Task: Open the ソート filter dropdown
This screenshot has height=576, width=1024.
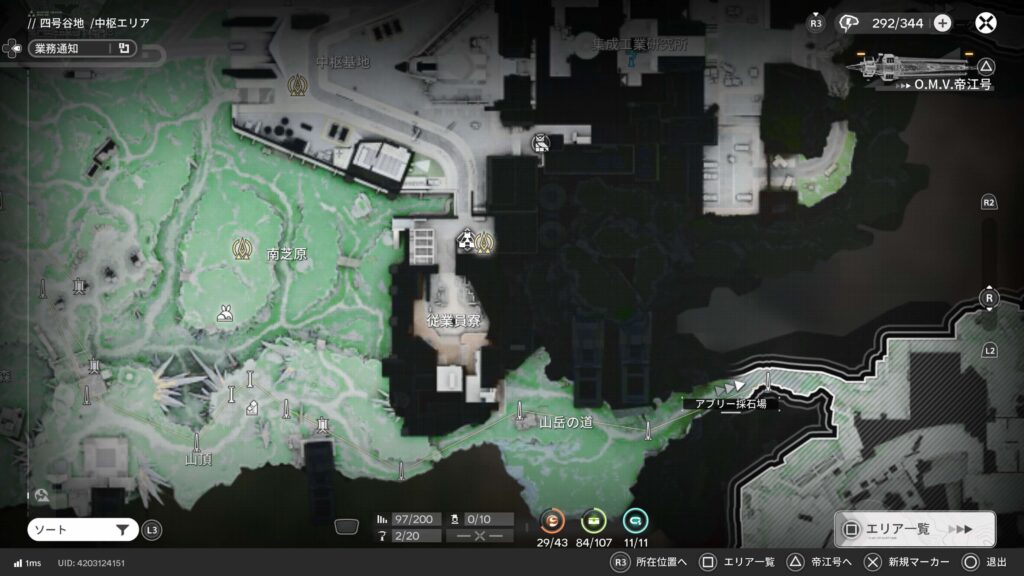Action: coord(83,530)
